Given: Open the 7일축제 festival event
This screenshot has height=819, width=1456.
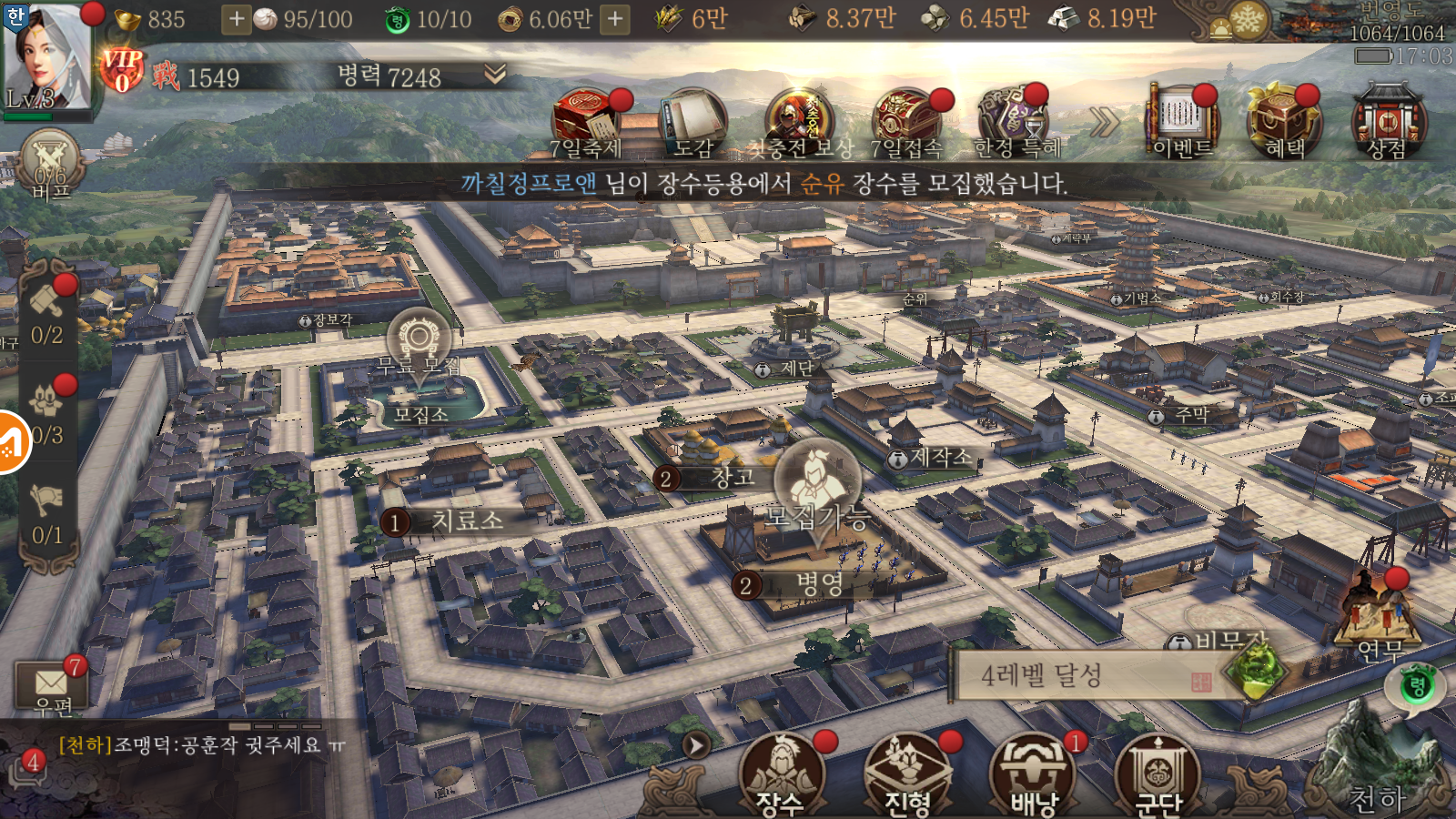Looking at the screenshot, I should (585, 124).
